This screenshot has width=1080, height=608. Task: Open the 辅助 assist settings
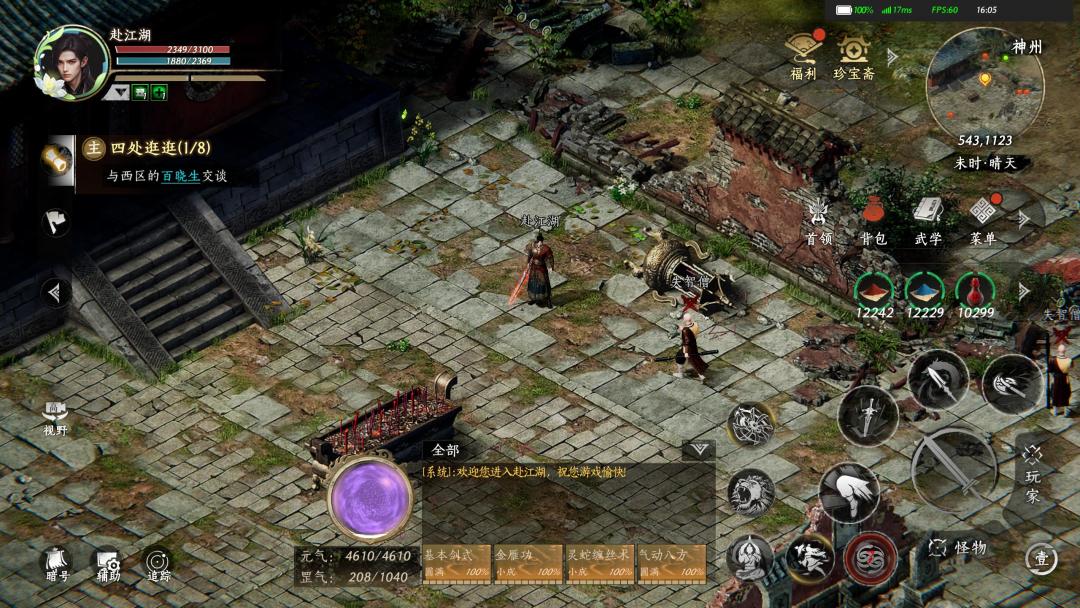[107, 565]
